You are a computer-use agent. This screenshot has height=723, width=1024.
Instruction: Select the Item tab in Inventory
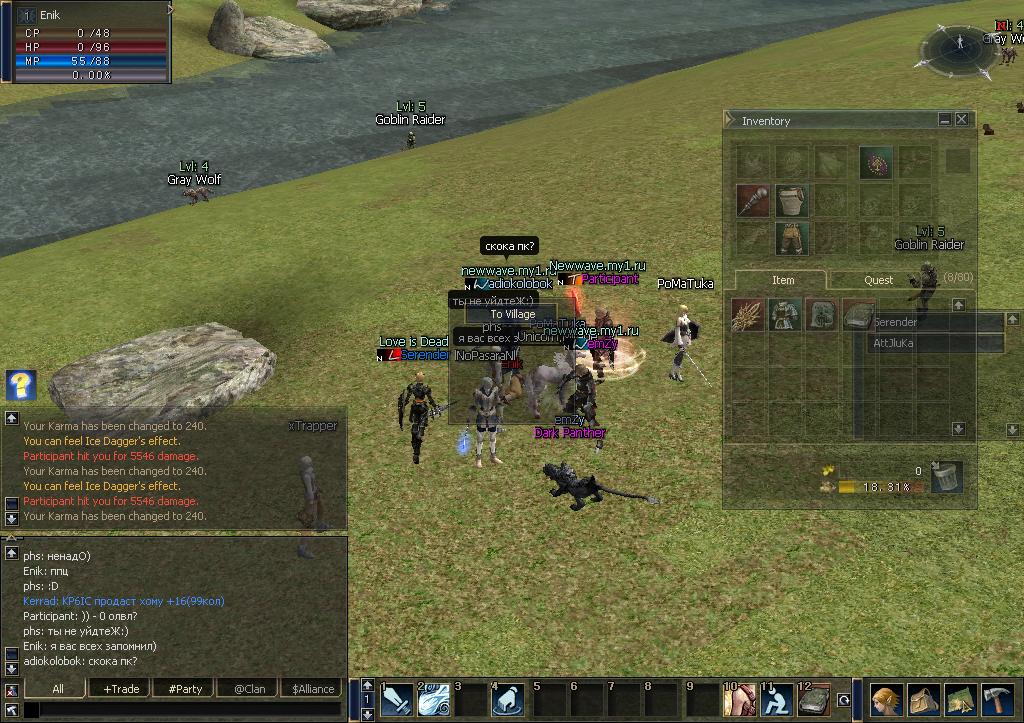783,280
